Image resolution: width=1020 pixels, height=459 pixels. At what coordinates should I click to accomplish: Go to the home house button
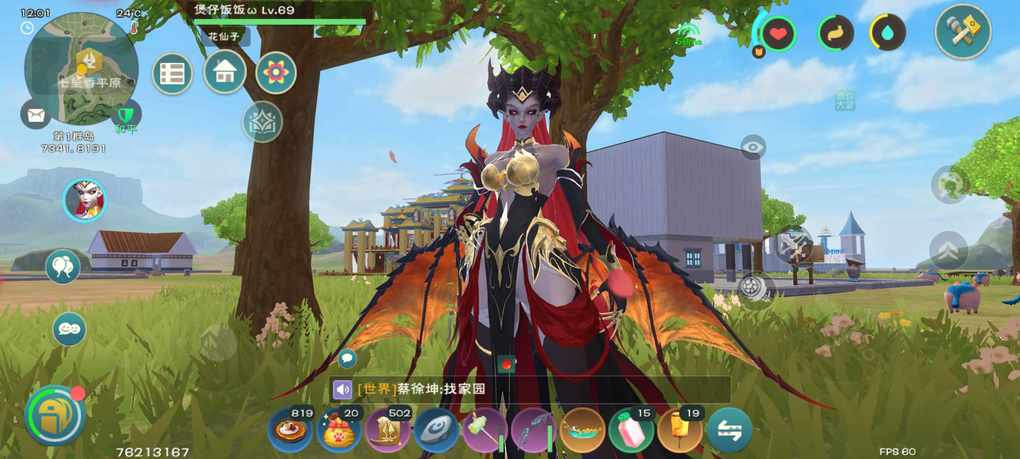point(225,72)
